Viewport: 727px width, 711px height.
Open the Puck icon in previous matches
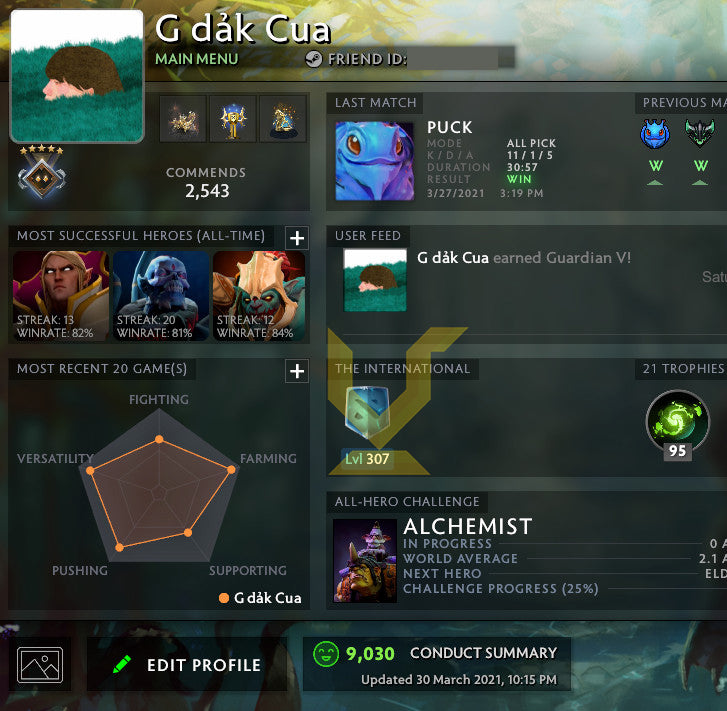pos(654,134)
